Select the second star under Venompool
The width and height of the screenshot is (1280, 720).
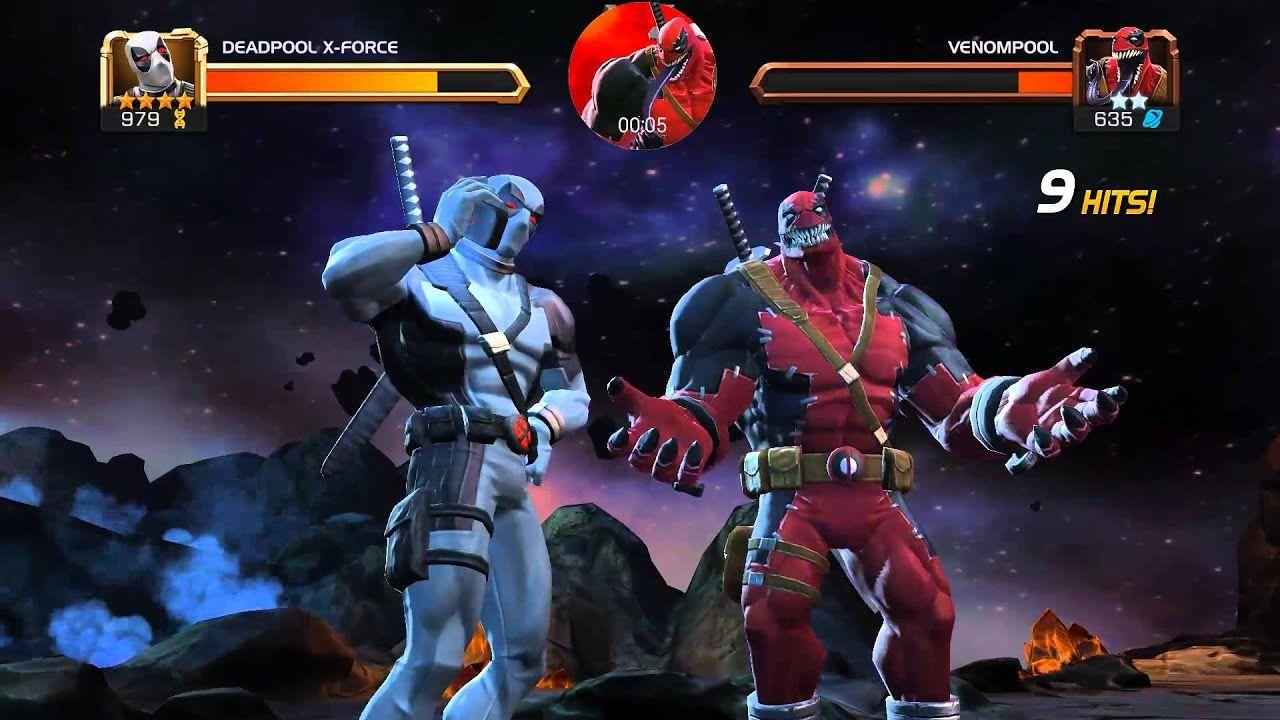pyautogui.click(x=1138, y=100)
